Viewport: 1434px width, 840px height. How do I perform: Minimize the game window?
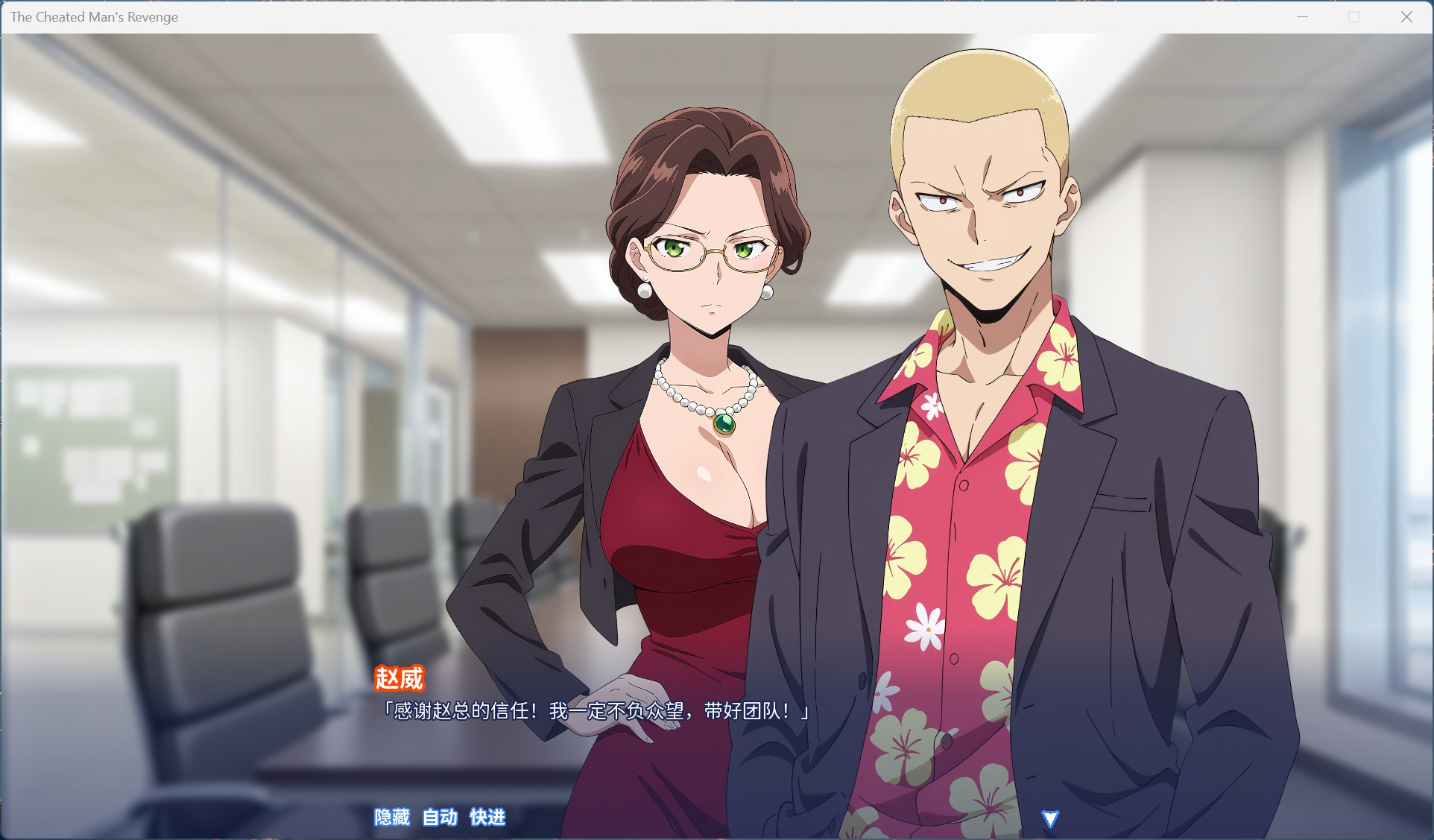(1301, 15)
